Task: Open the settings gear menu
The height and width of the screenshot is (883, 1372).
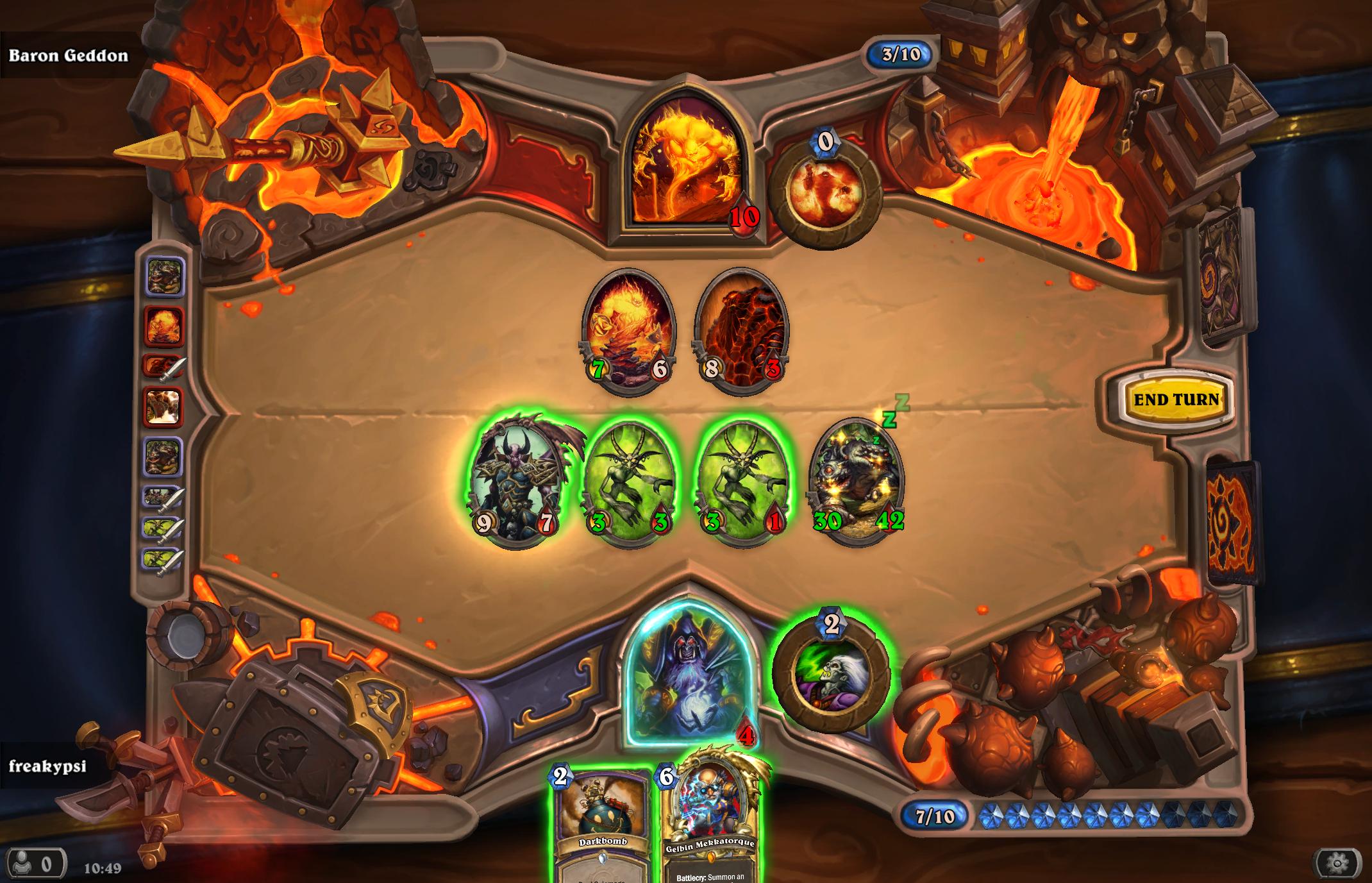Action: (1337, 864)
